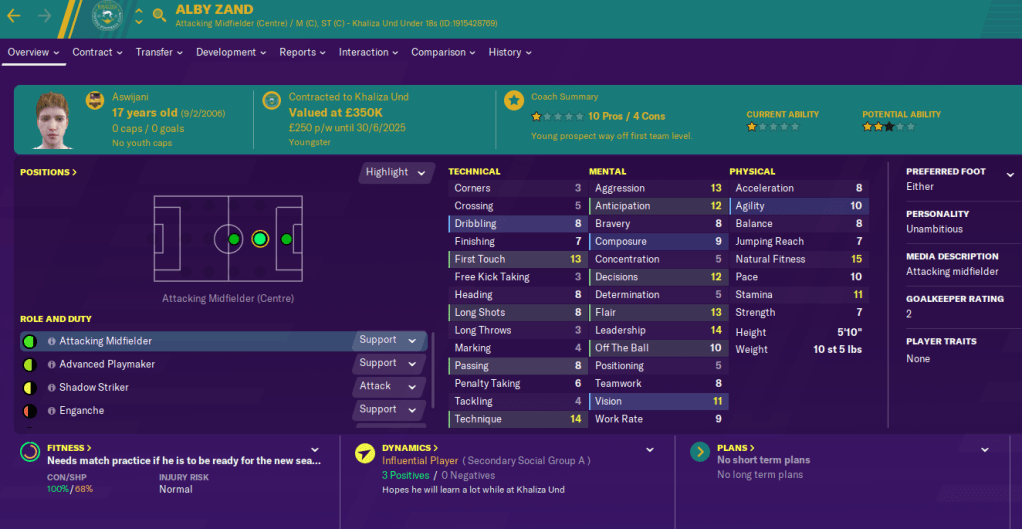Screen dimensions: 1022x529
Task: Open the Plans panel heading
Action: (735, 448)
